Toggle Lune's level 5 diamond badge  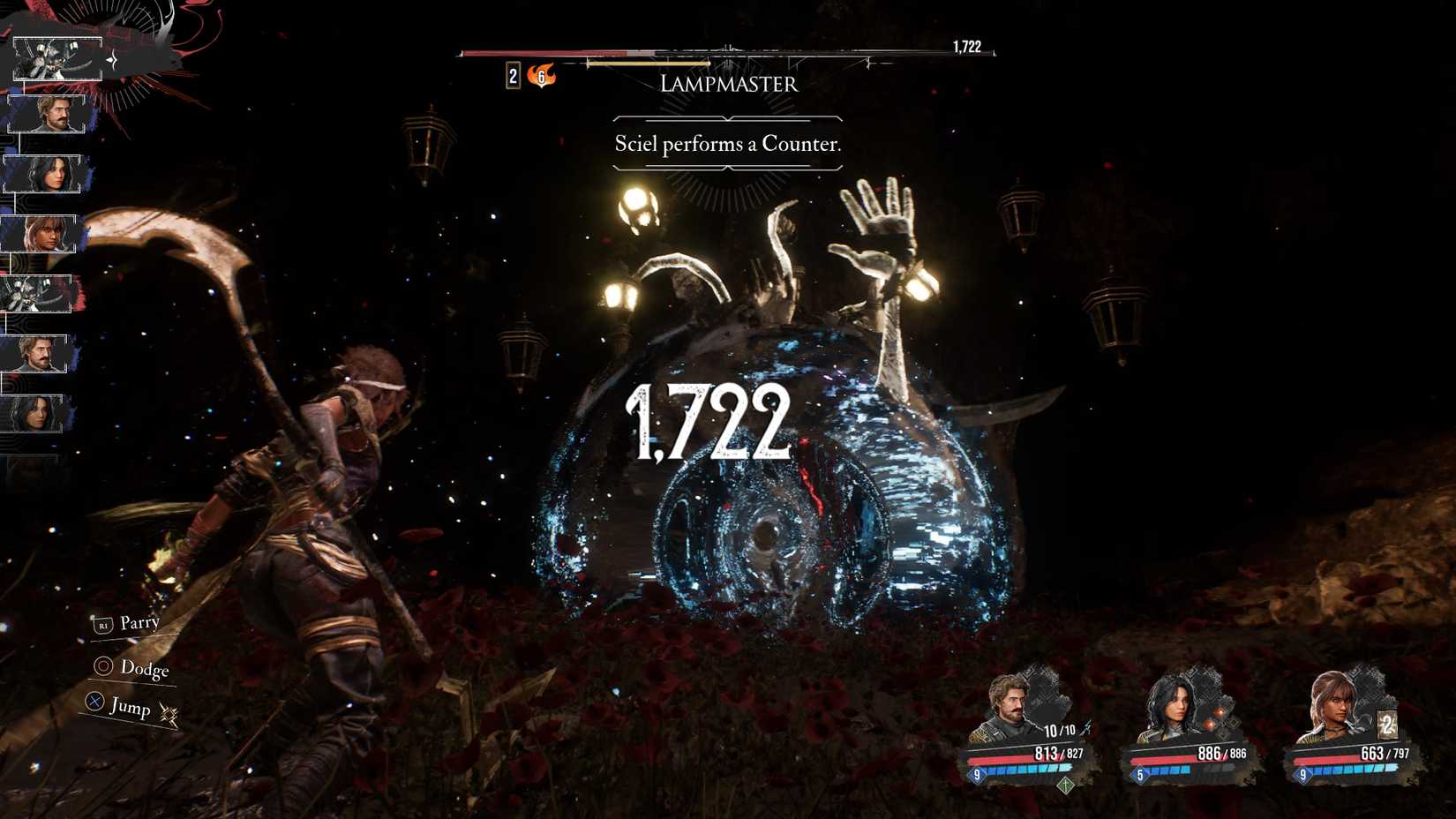1138,773
